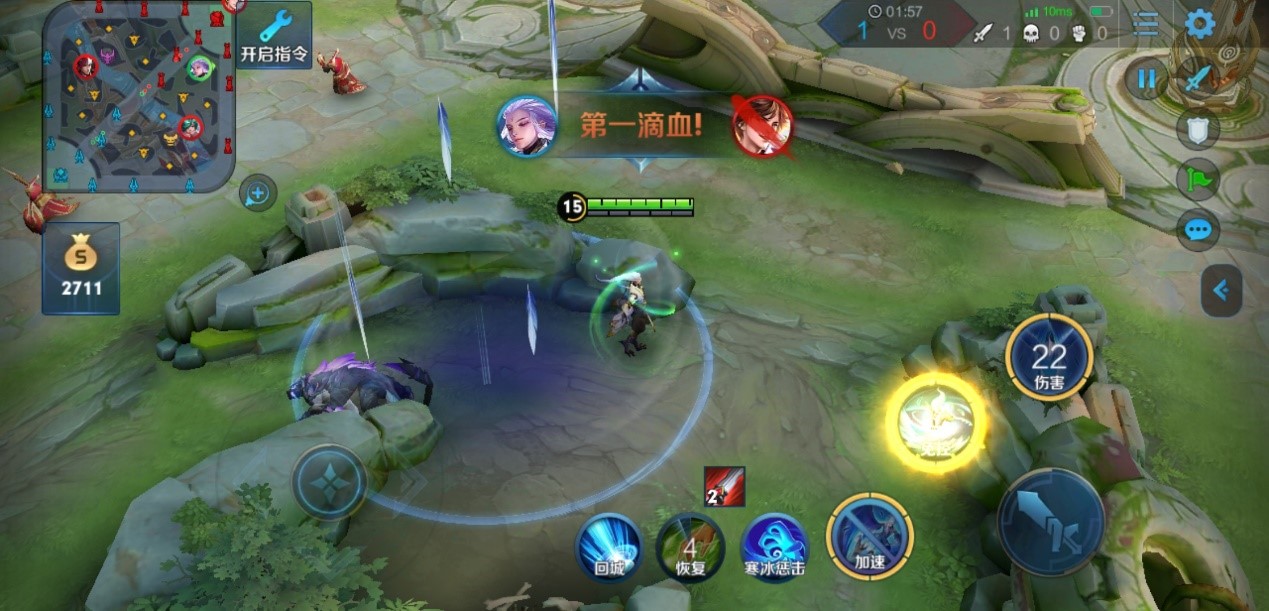Open the quick chat bubble

[1198, 231]
